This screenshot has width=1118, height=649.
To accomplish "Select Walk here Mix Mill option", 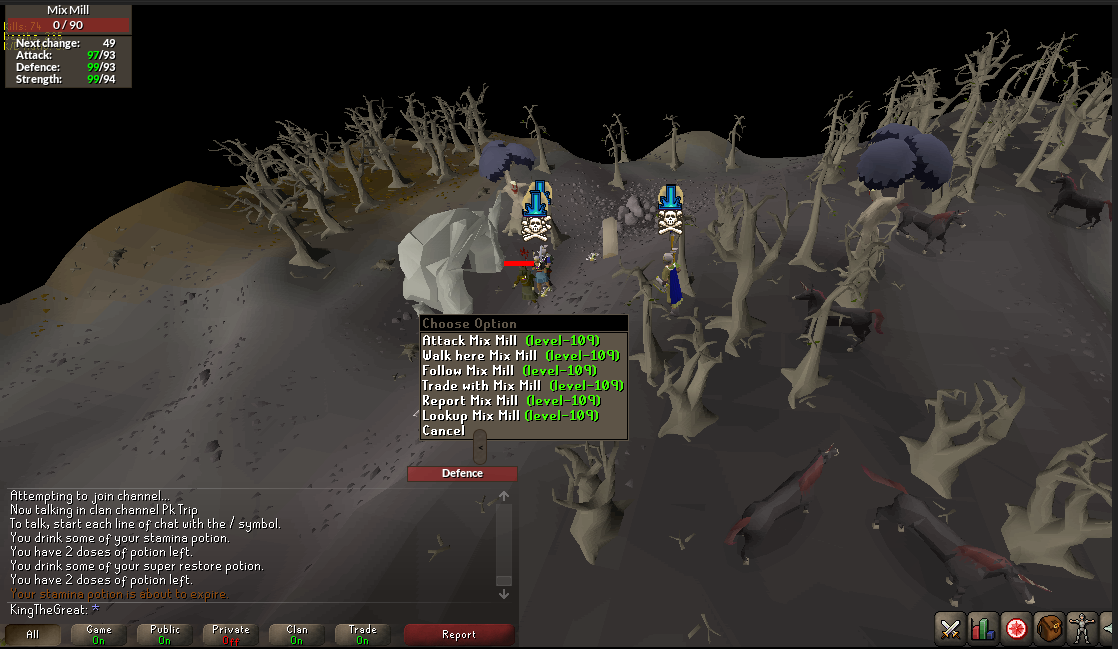I will point(520,356).
